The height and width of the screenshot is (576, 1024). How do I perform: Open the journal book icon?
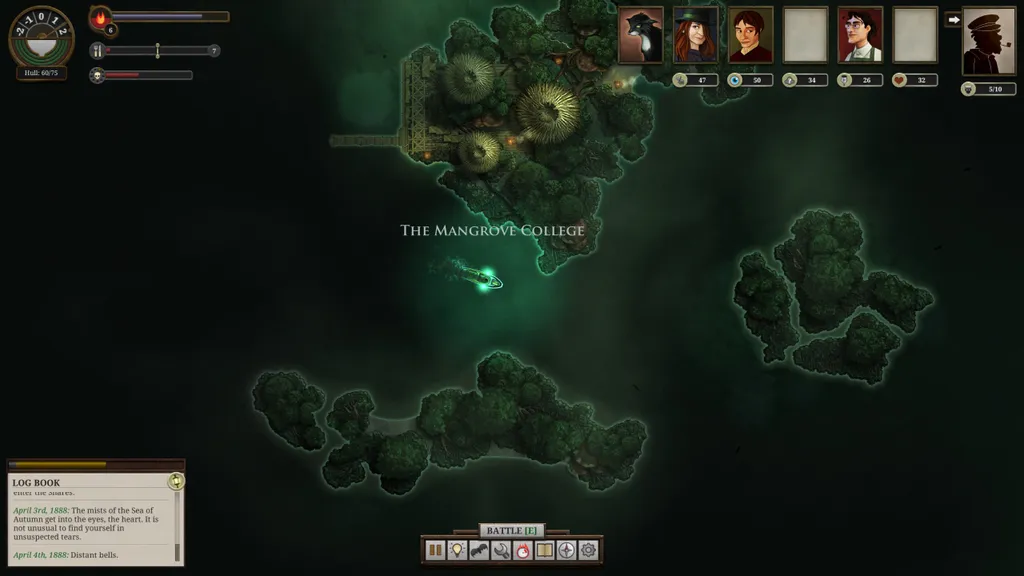click(x=545, y=550)
